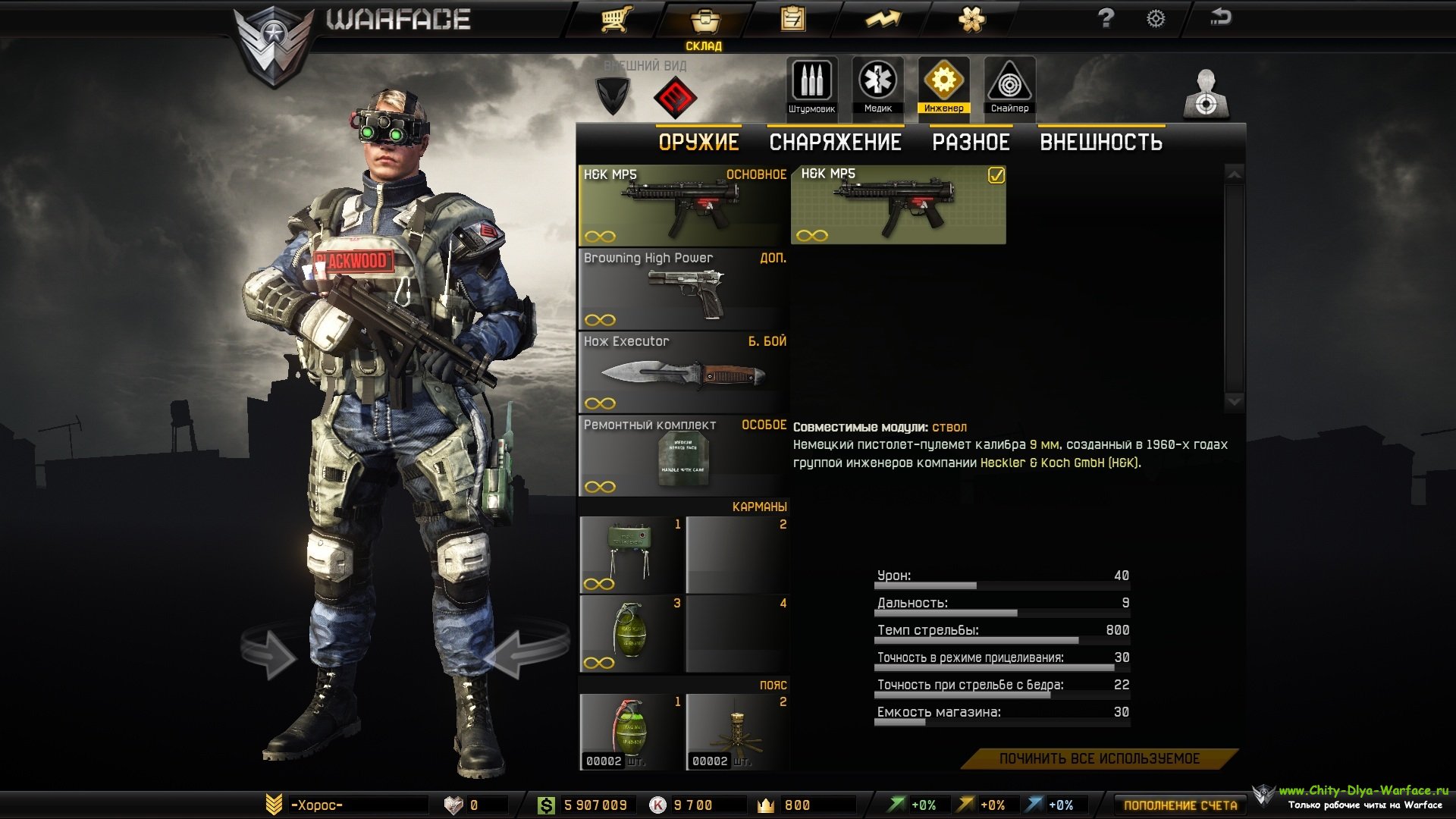The image size is (1456, 819).
Task: Select the Нож Executor melee slot
Action: coord(682,372)
